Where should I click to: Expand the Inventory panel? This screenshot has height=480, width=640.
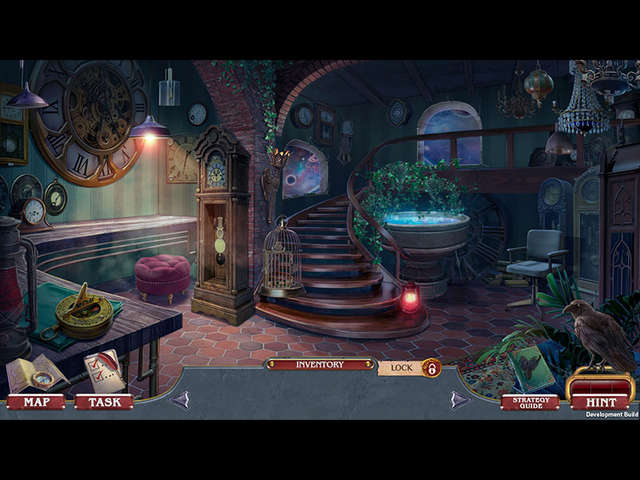tap(320, 365)
